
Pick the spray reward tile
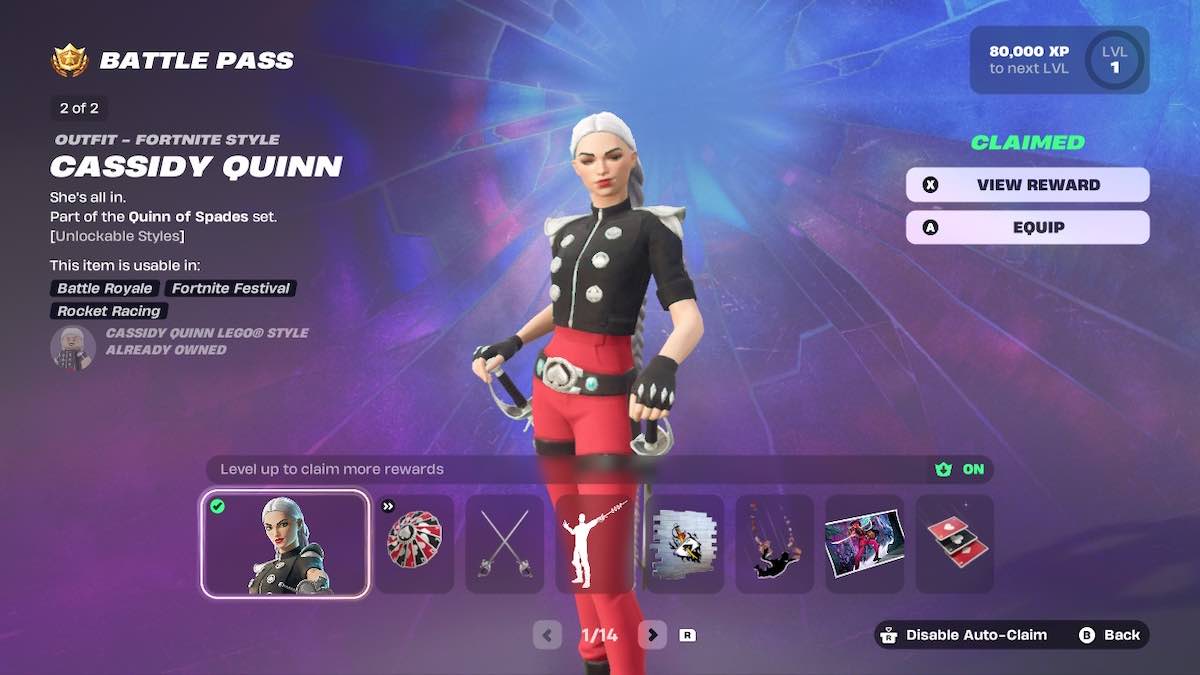[685, 544]
